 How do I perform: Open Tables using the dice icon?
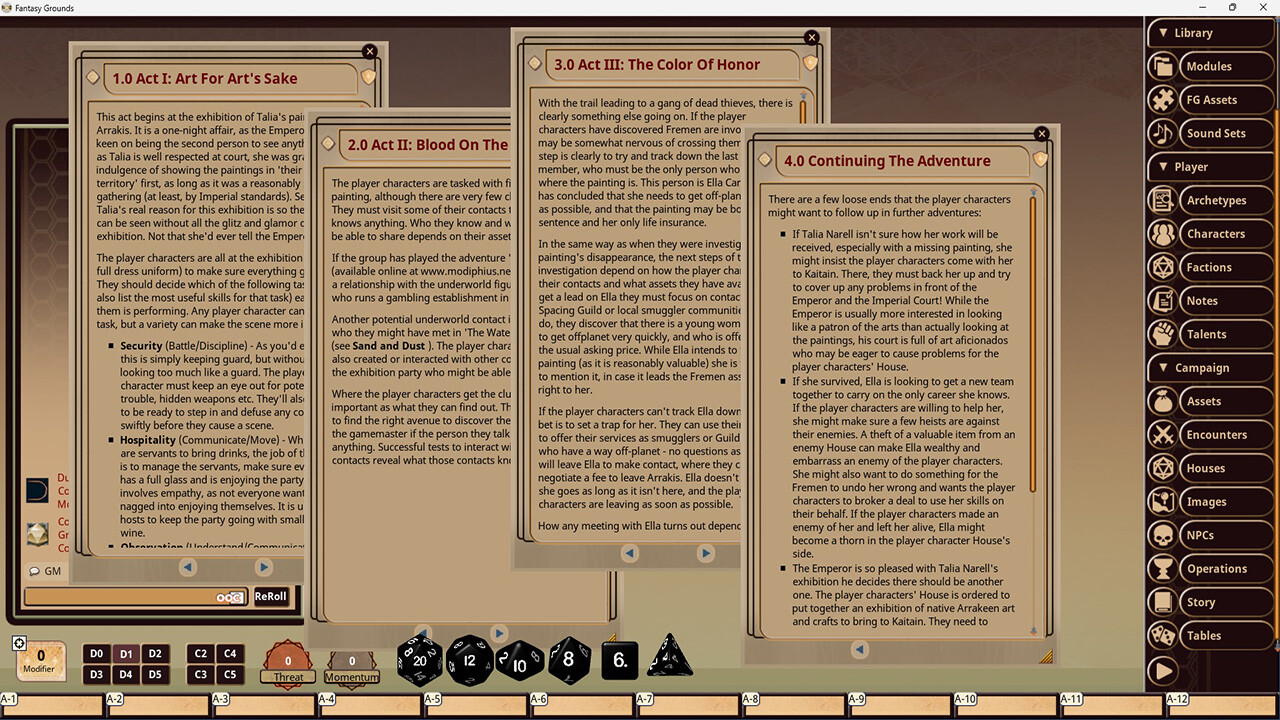[x=1162, y=635]
